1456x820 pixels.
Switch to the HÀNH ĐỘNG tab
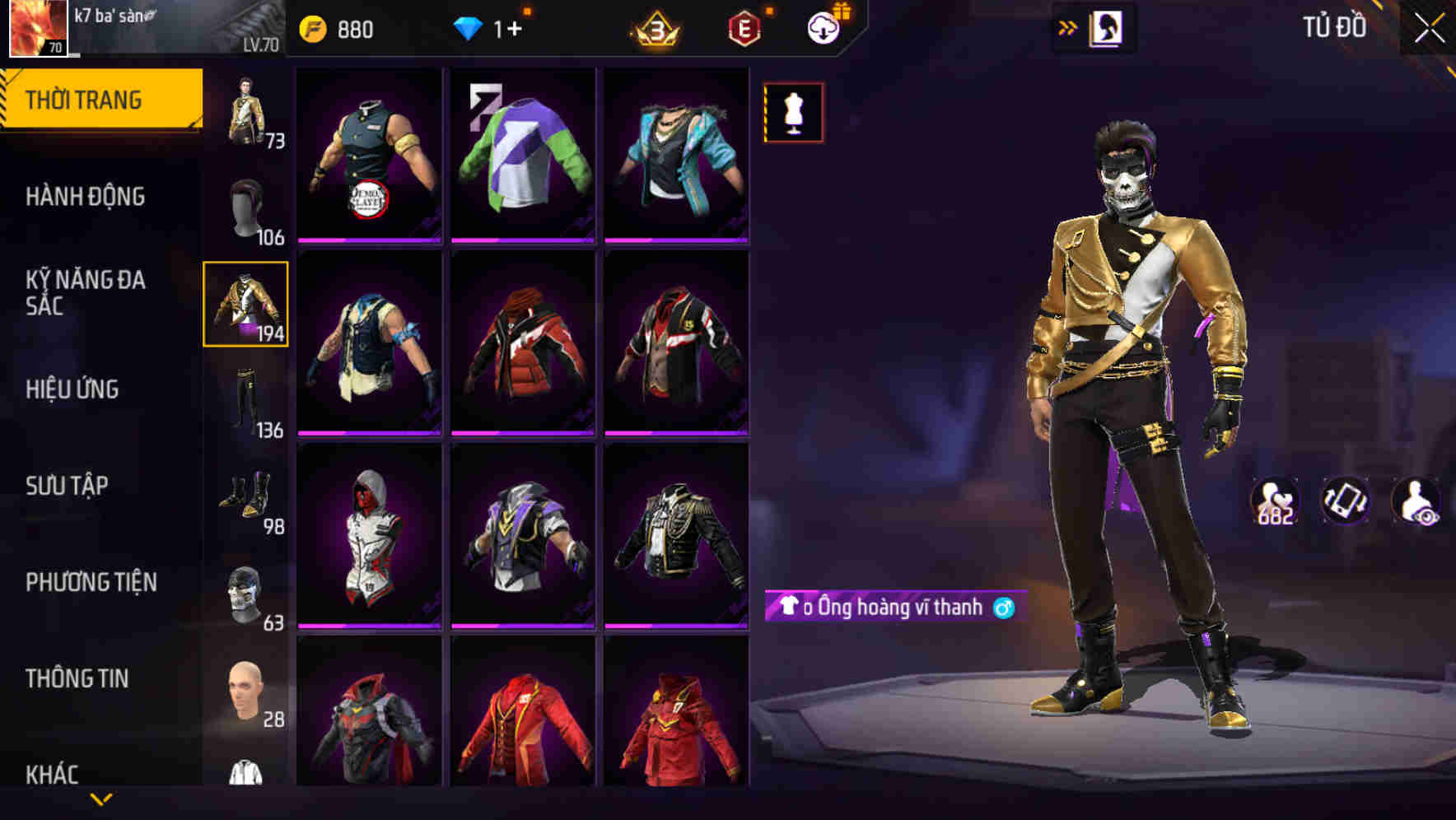tap(86, 197)
